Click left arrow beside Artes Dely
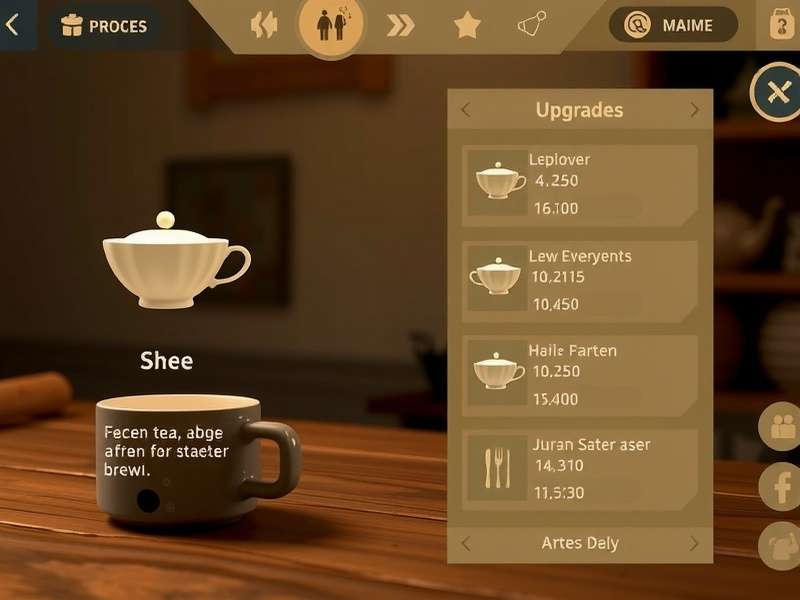Viewport: 800px width, 600px height. click(x=466, y=544)
